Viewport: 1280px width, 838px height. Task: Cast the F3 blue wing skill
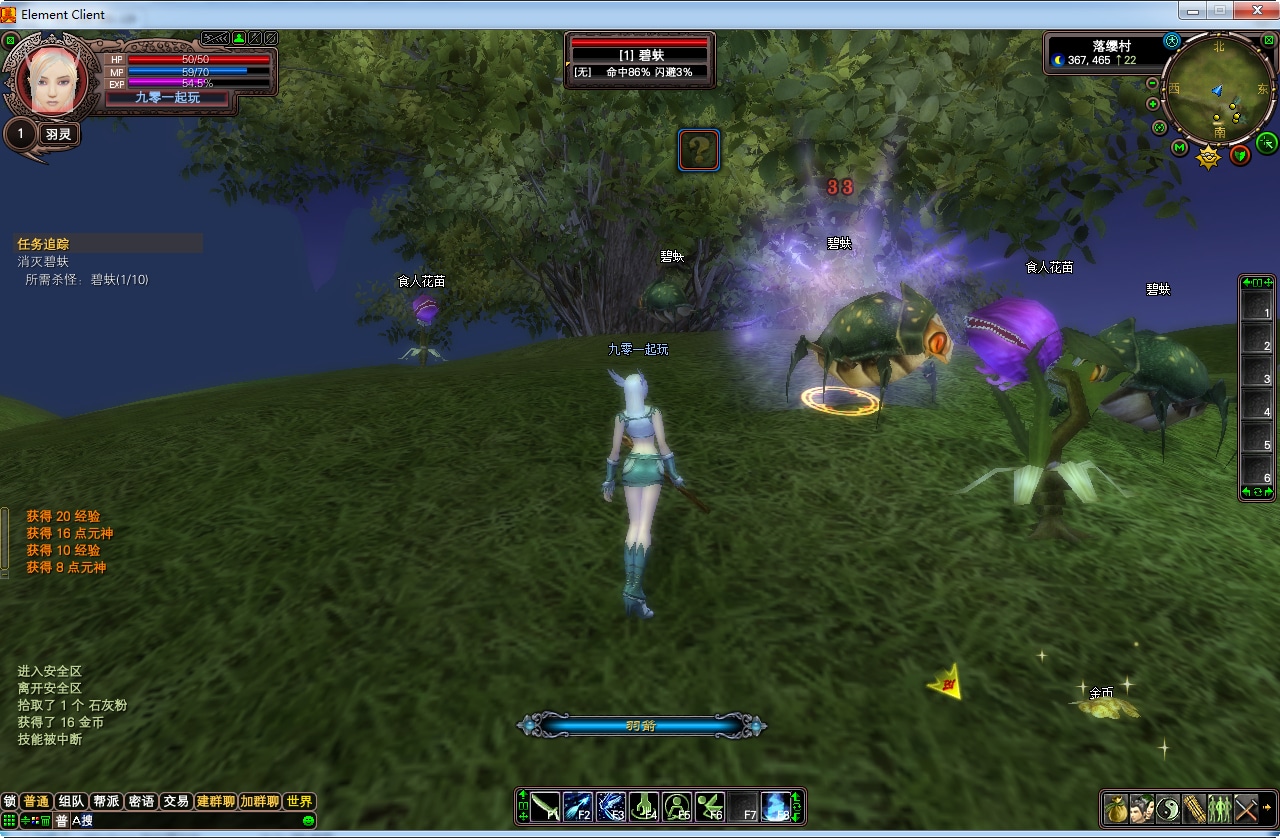tap(611, 806)
